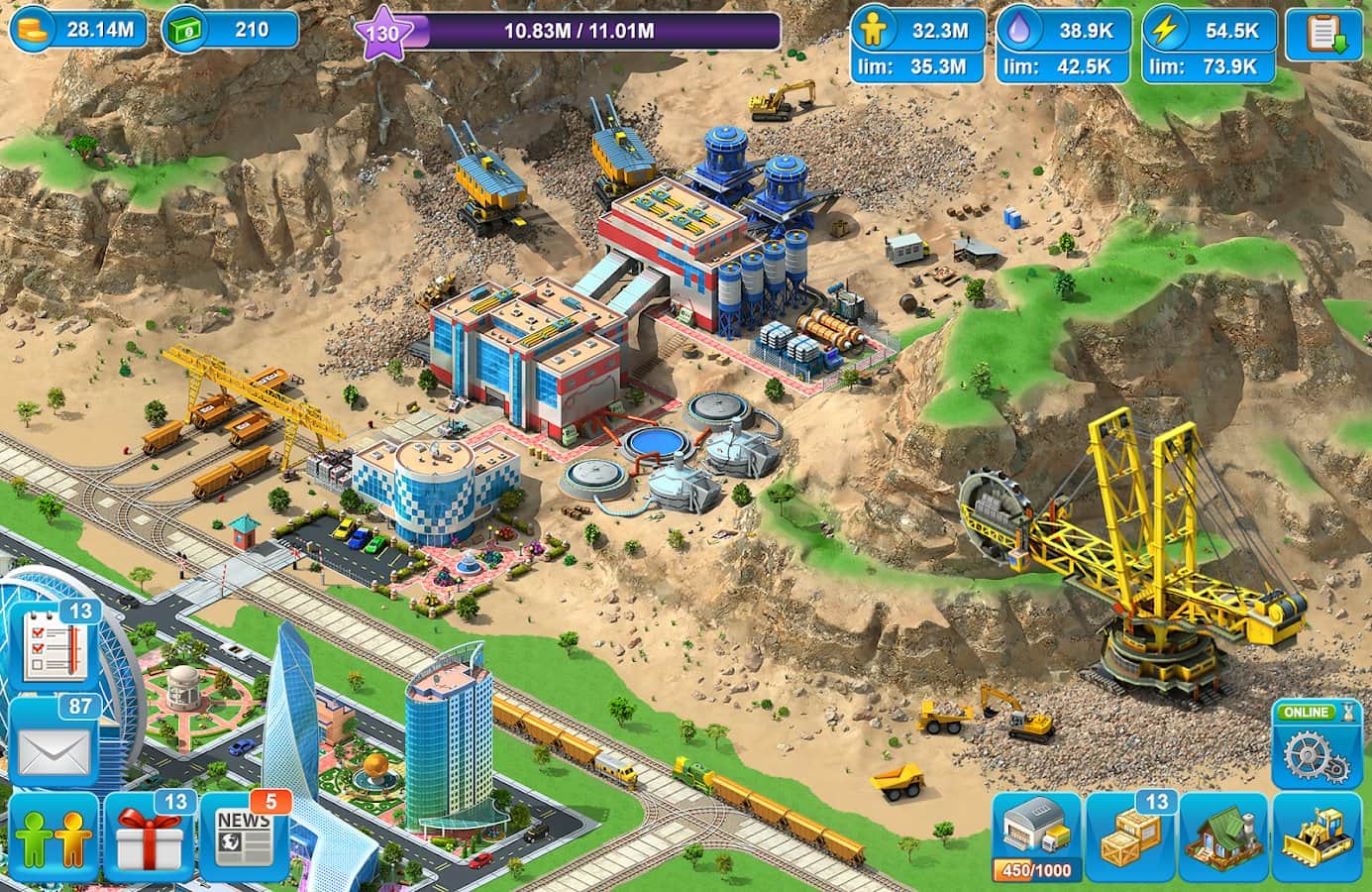
Task: Open the task checklist with 13 badge
Action: pyautogui.click(x=55, y=648)
